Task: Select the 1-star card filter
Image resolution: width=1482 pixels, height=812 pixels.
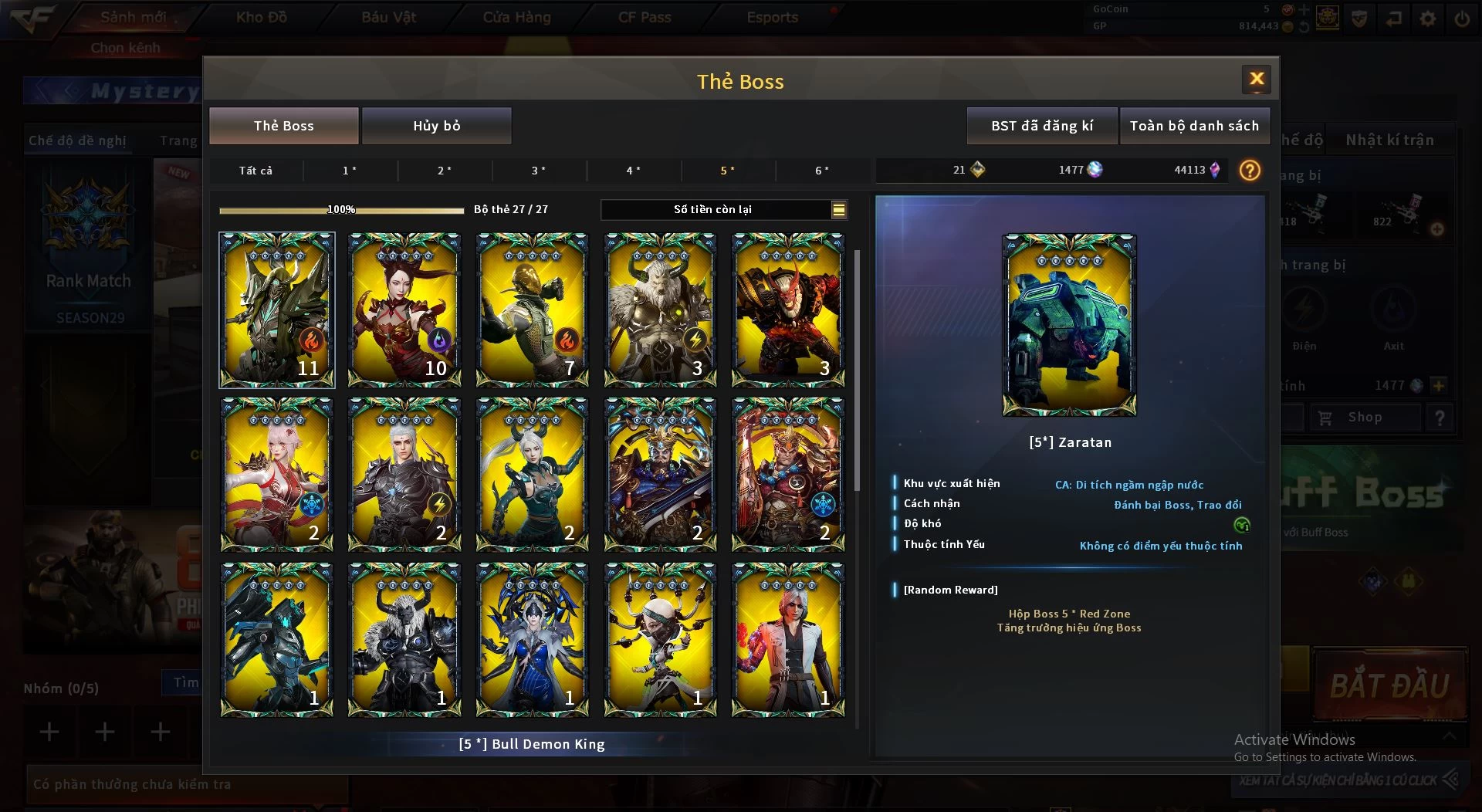Action: [350, 171]
